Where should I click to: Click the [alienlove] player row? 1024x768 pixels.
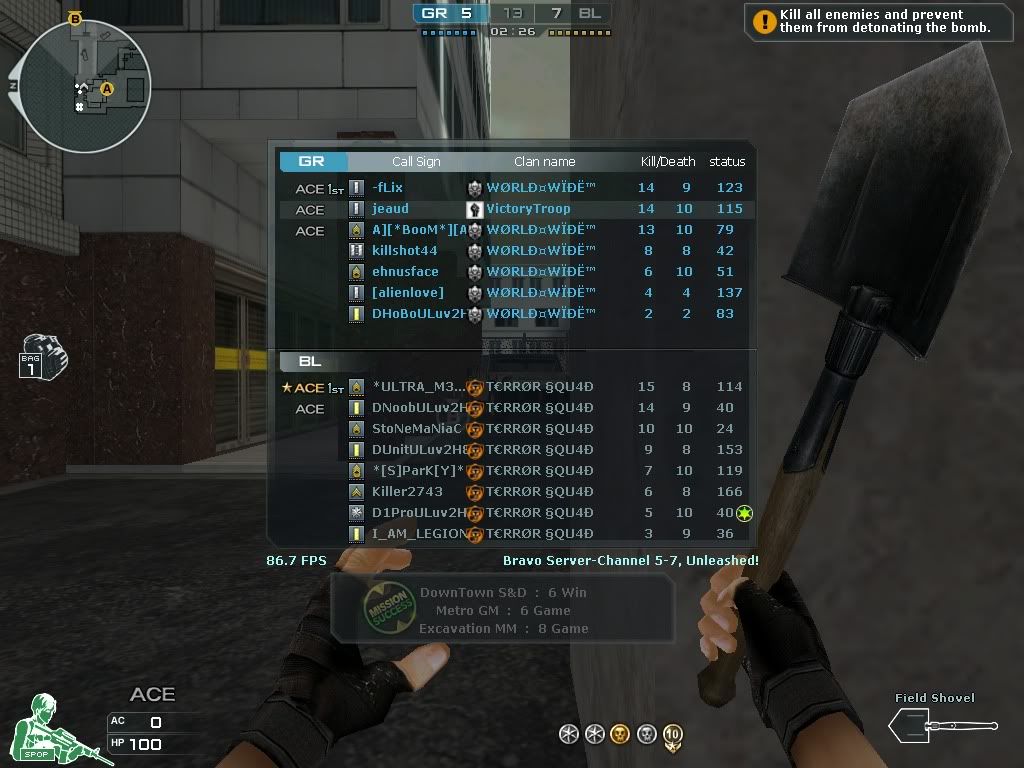[x=407, y=293]
